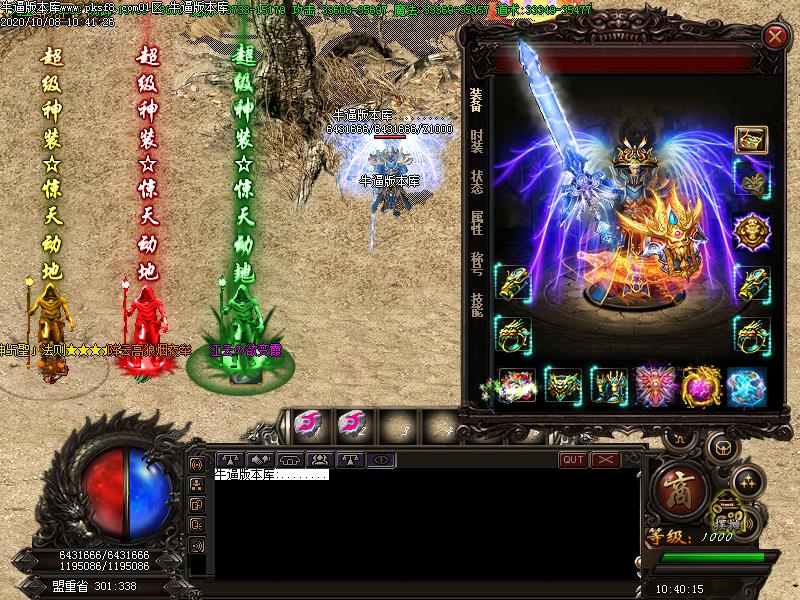Switch to the 时装 tab

point(477,140)
